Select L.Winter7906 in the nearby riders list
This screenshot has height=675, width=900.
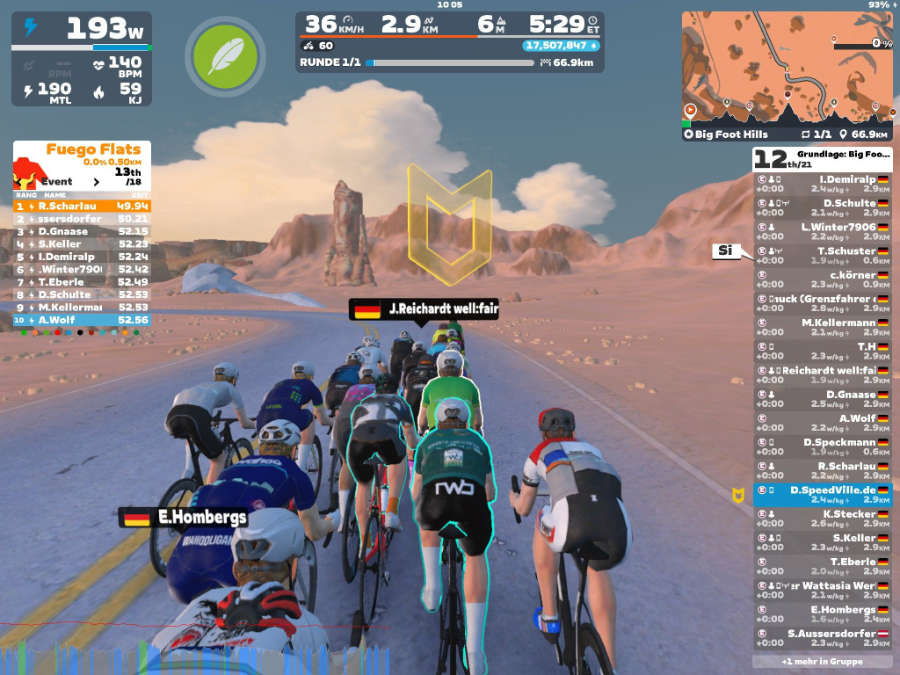coord(822,231)
